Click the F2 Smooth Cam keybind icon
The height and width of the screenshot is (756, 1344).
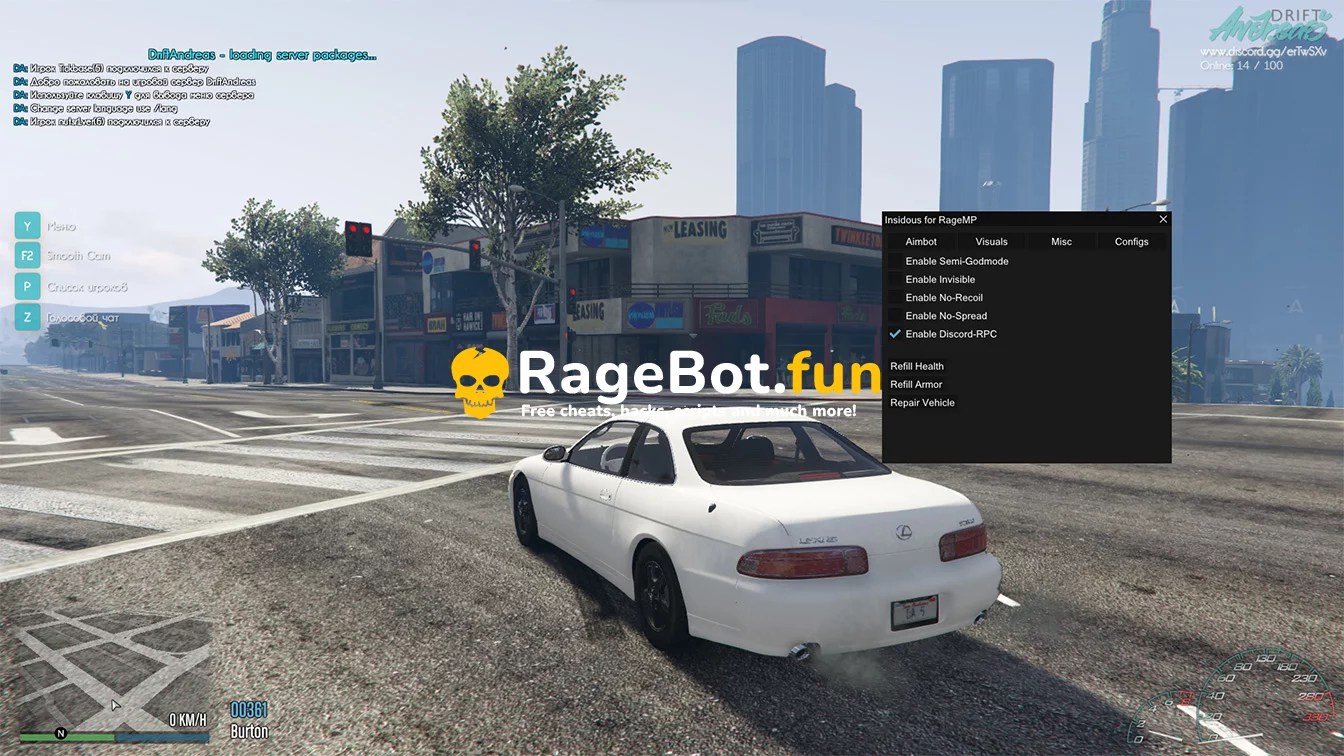click(x=26, y=255)
